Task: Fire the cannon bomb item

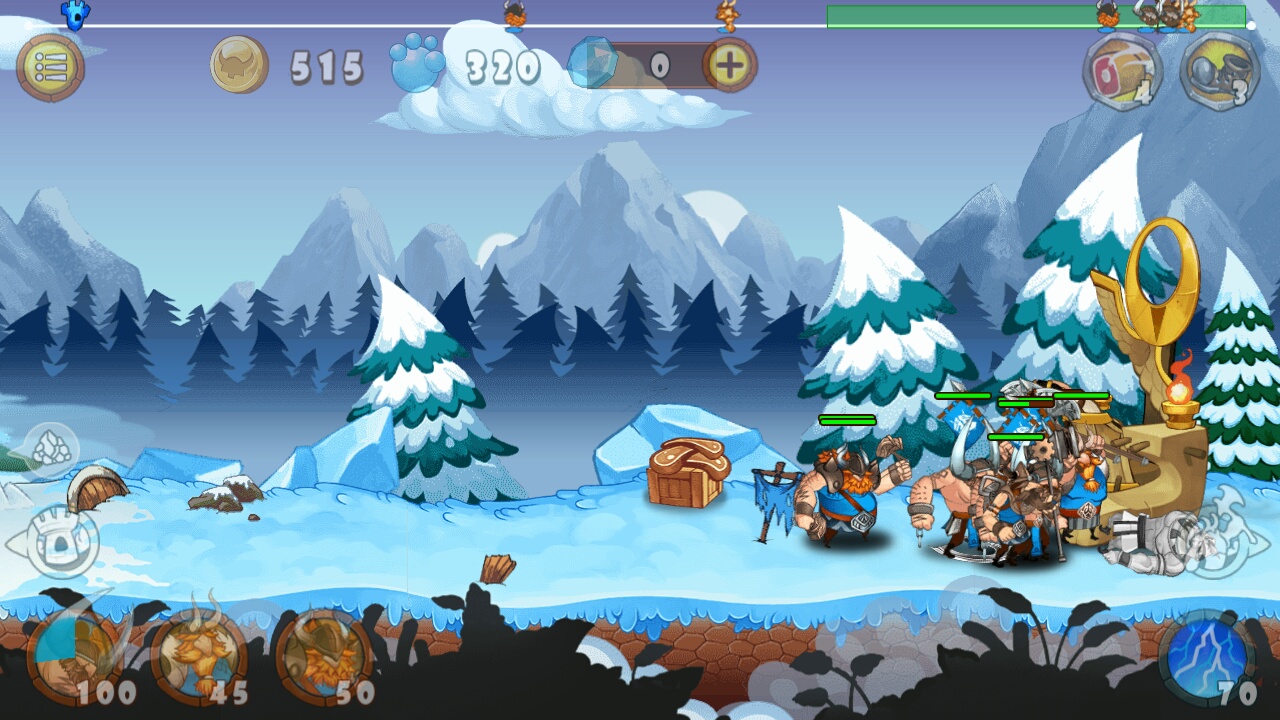Action: point(1218,71)
